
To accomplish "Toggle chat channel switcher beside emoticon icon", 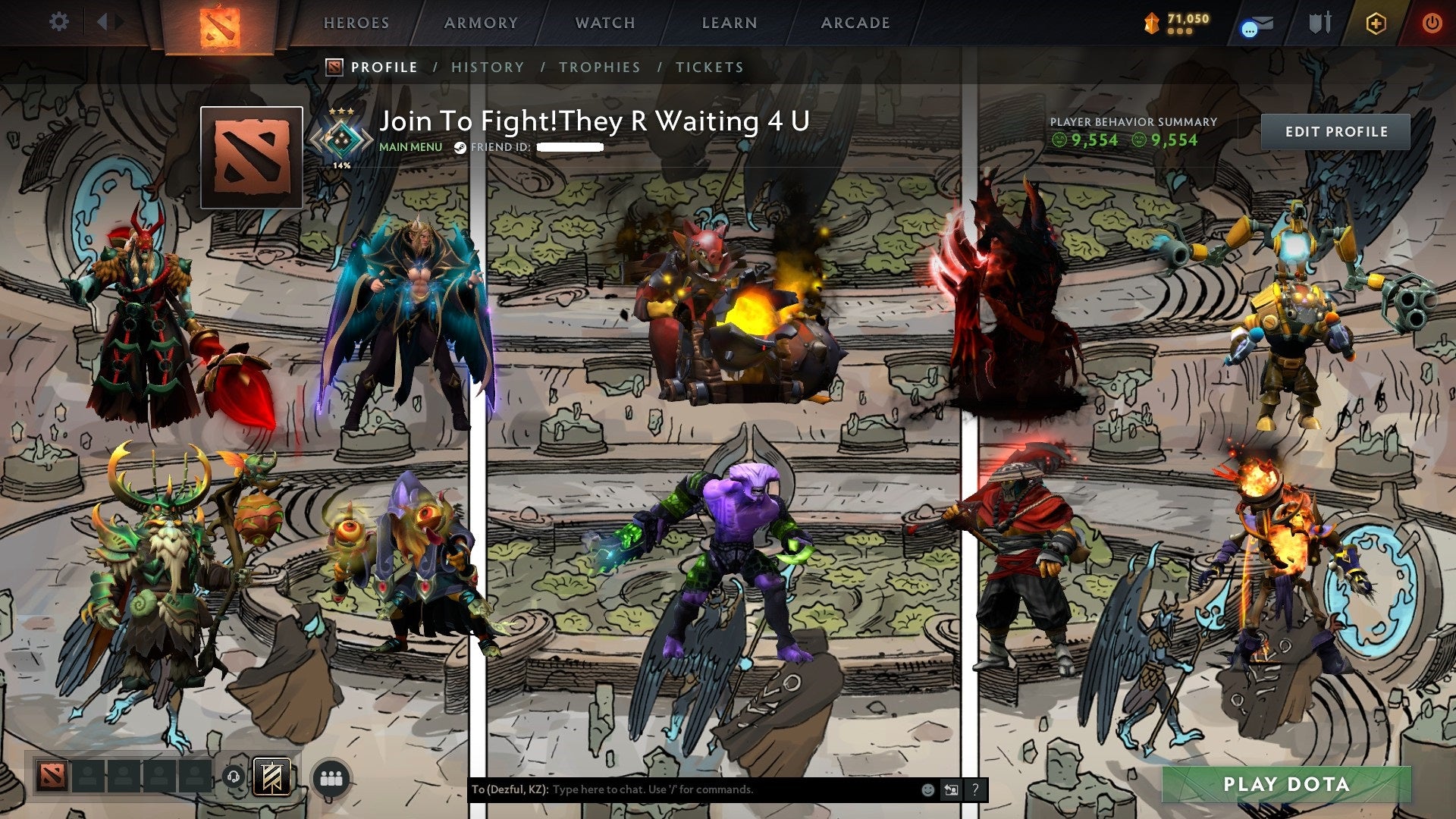I will [x=950, y=789].
